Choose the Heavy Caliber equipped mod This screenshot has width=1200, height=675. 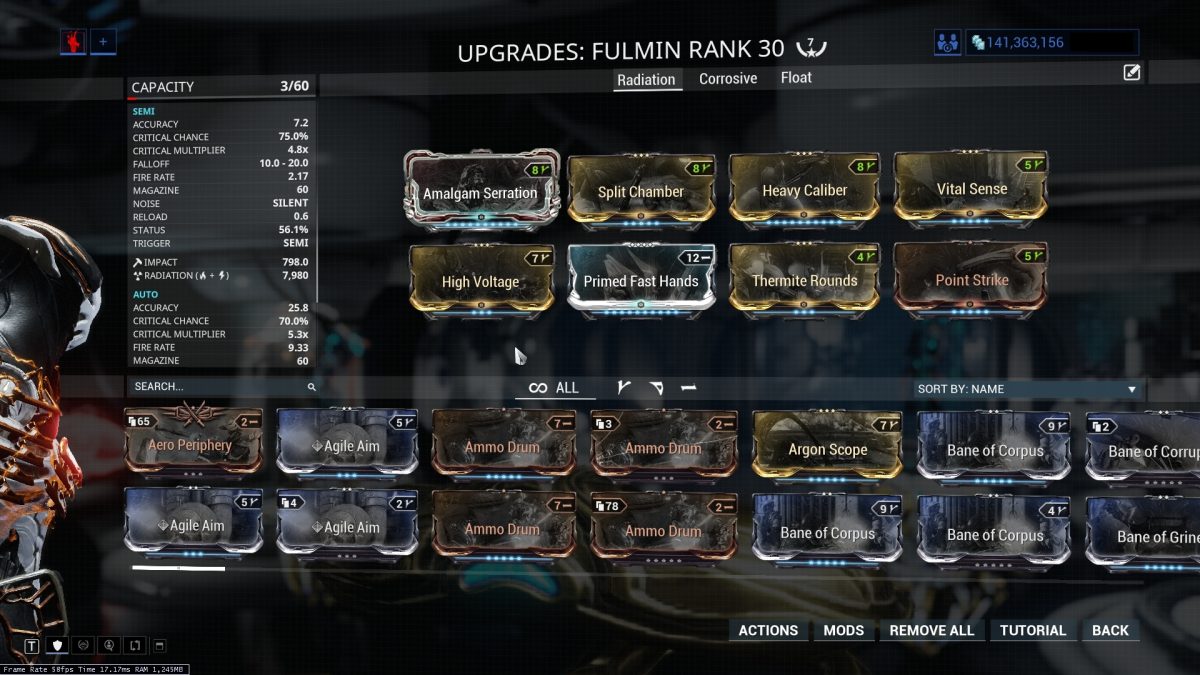(804, 190)
